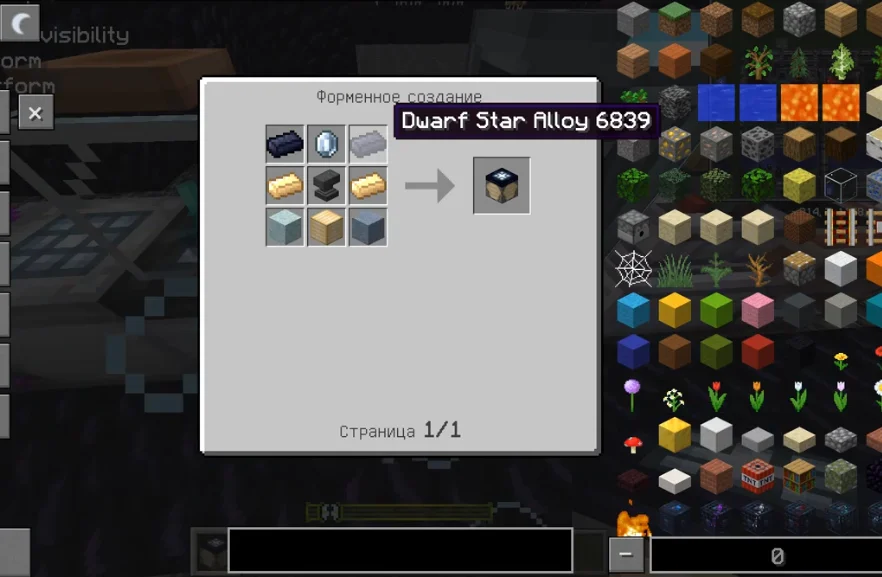Image resolution: width=882 pixels, height=577 pixels.
Task: Pick the crafted output block slot
Action: click(501, 186)
